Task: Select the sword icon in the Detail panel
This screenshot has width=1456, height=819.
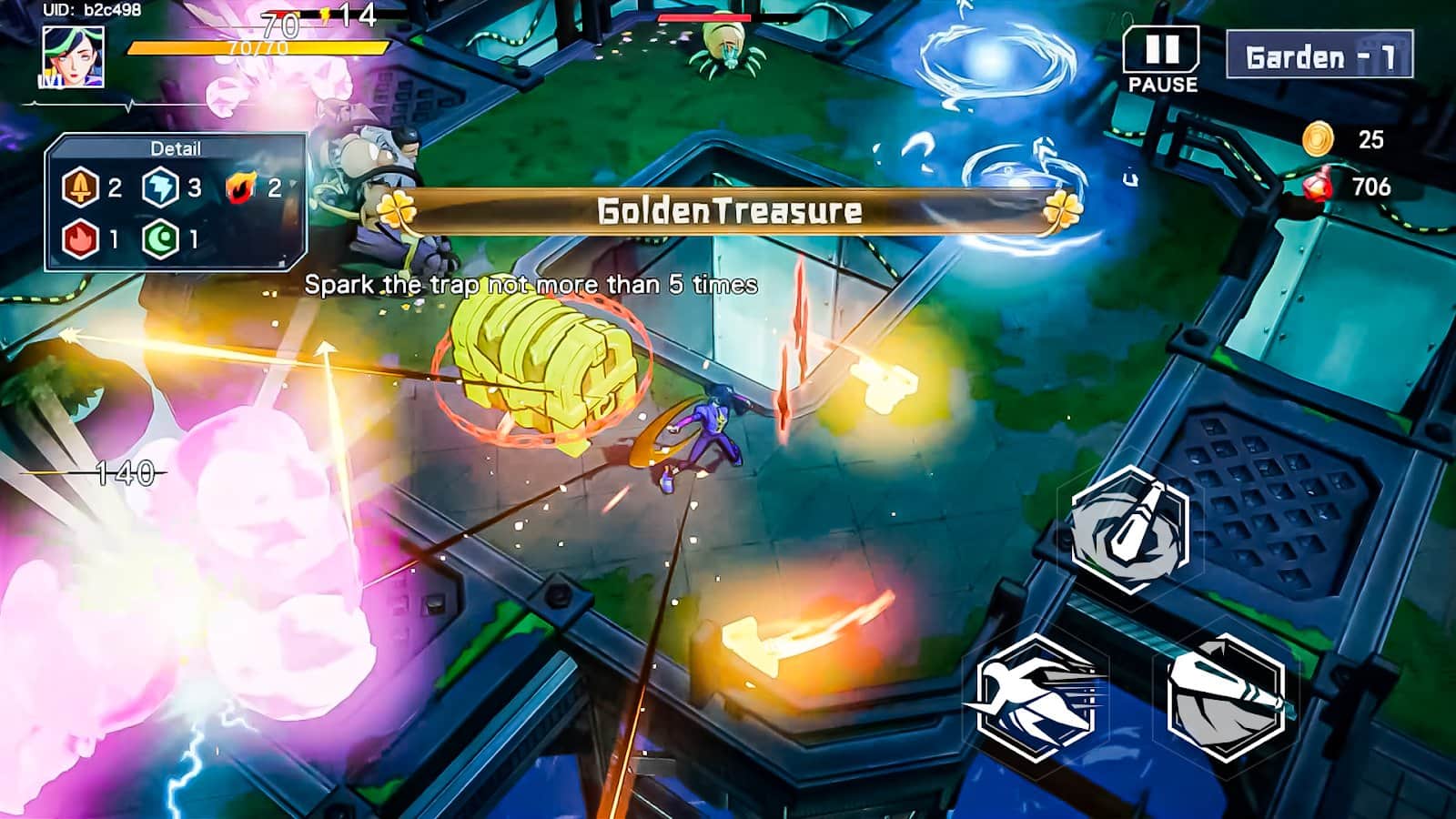Action: point(80,188)
